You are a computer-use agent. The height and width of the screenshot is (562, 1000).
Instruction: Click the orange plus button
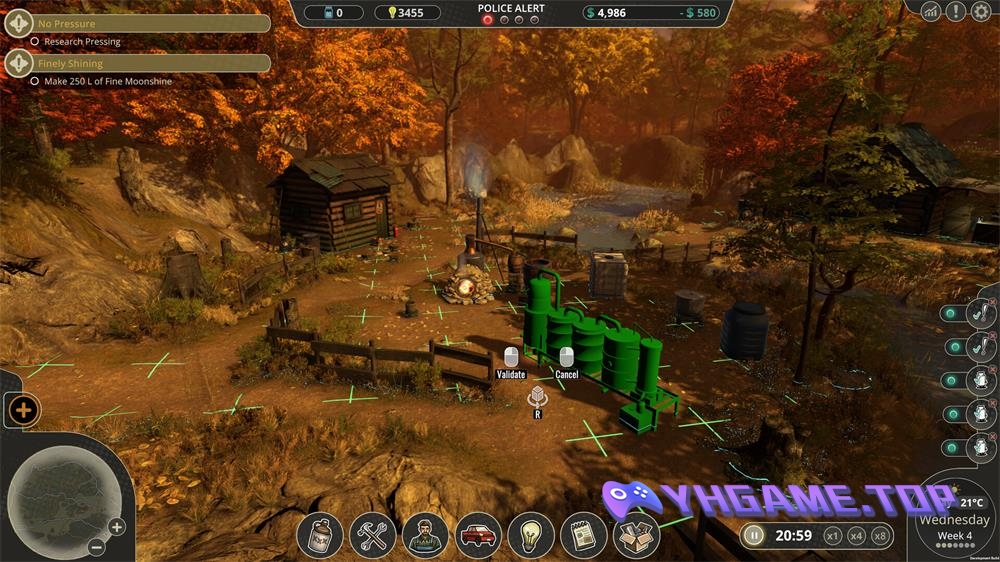(23, 409)
